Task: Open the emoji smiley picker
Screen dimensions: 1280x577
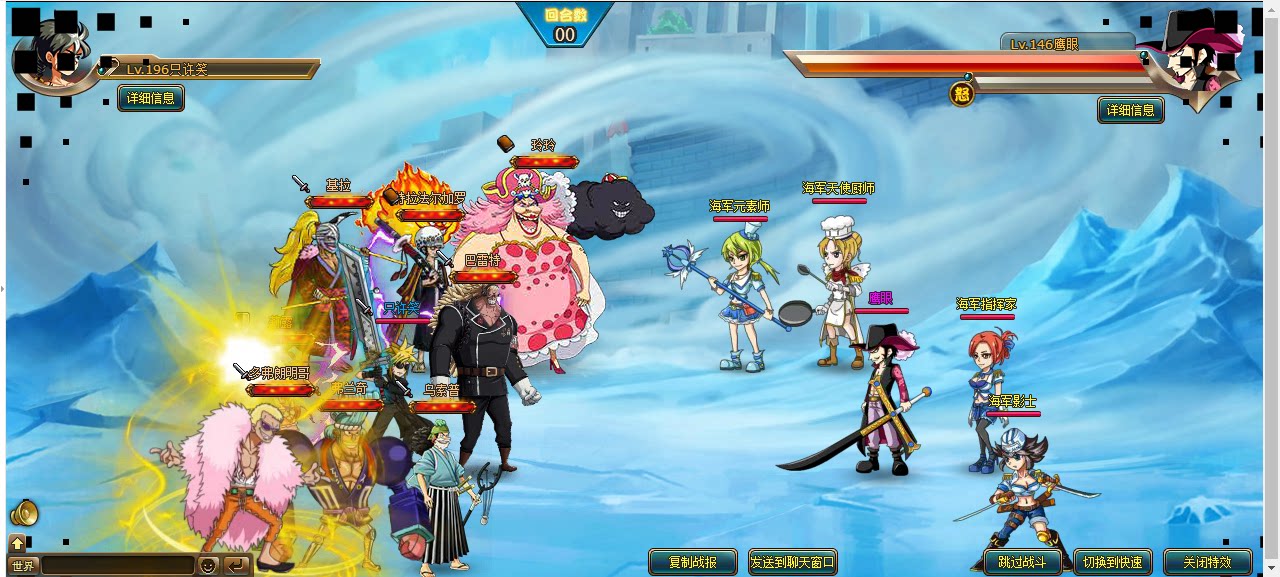Action: tap(208, 566)
